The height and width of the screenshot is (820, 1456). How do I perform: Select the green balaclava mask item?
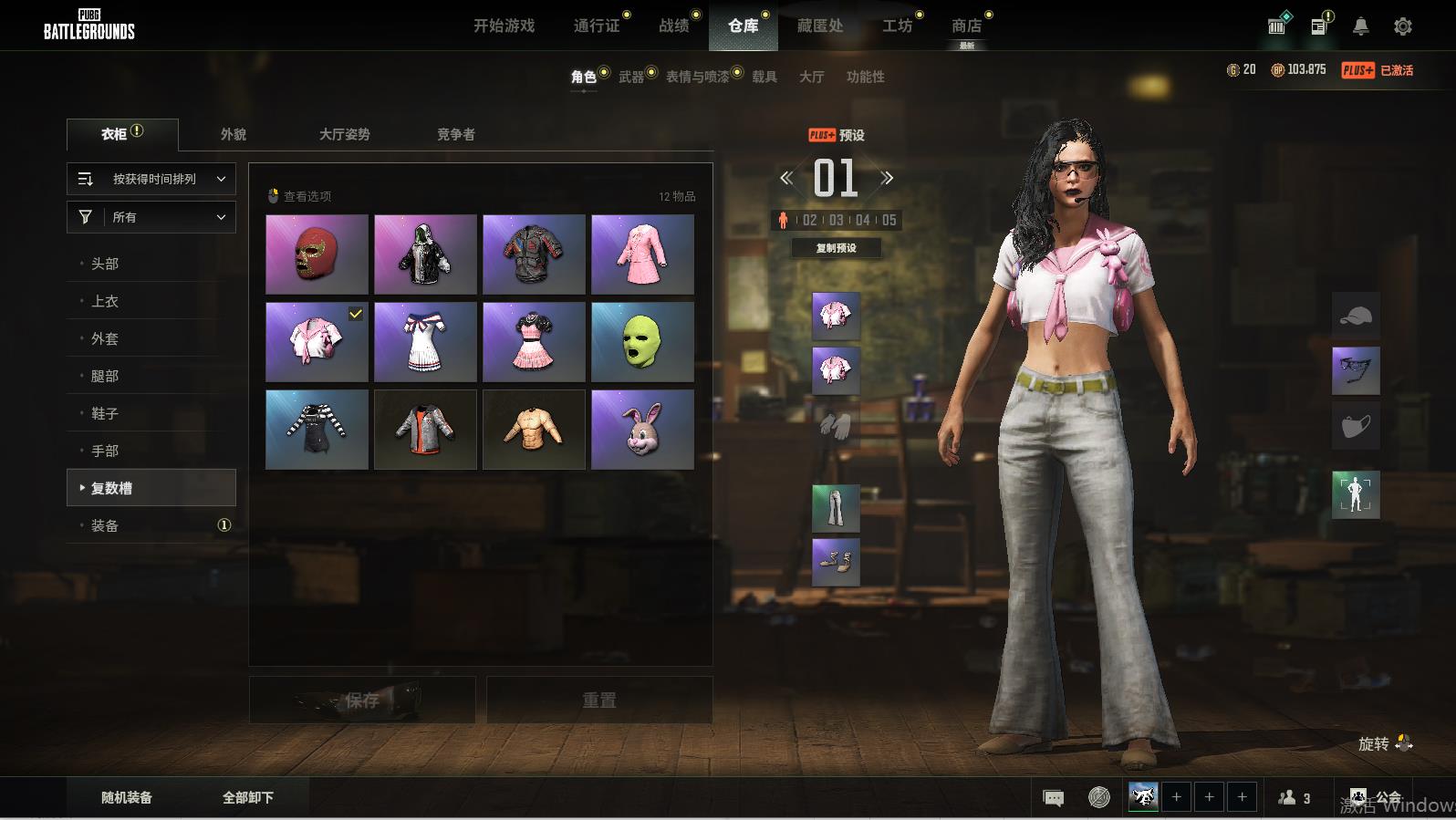coord(642,342)
